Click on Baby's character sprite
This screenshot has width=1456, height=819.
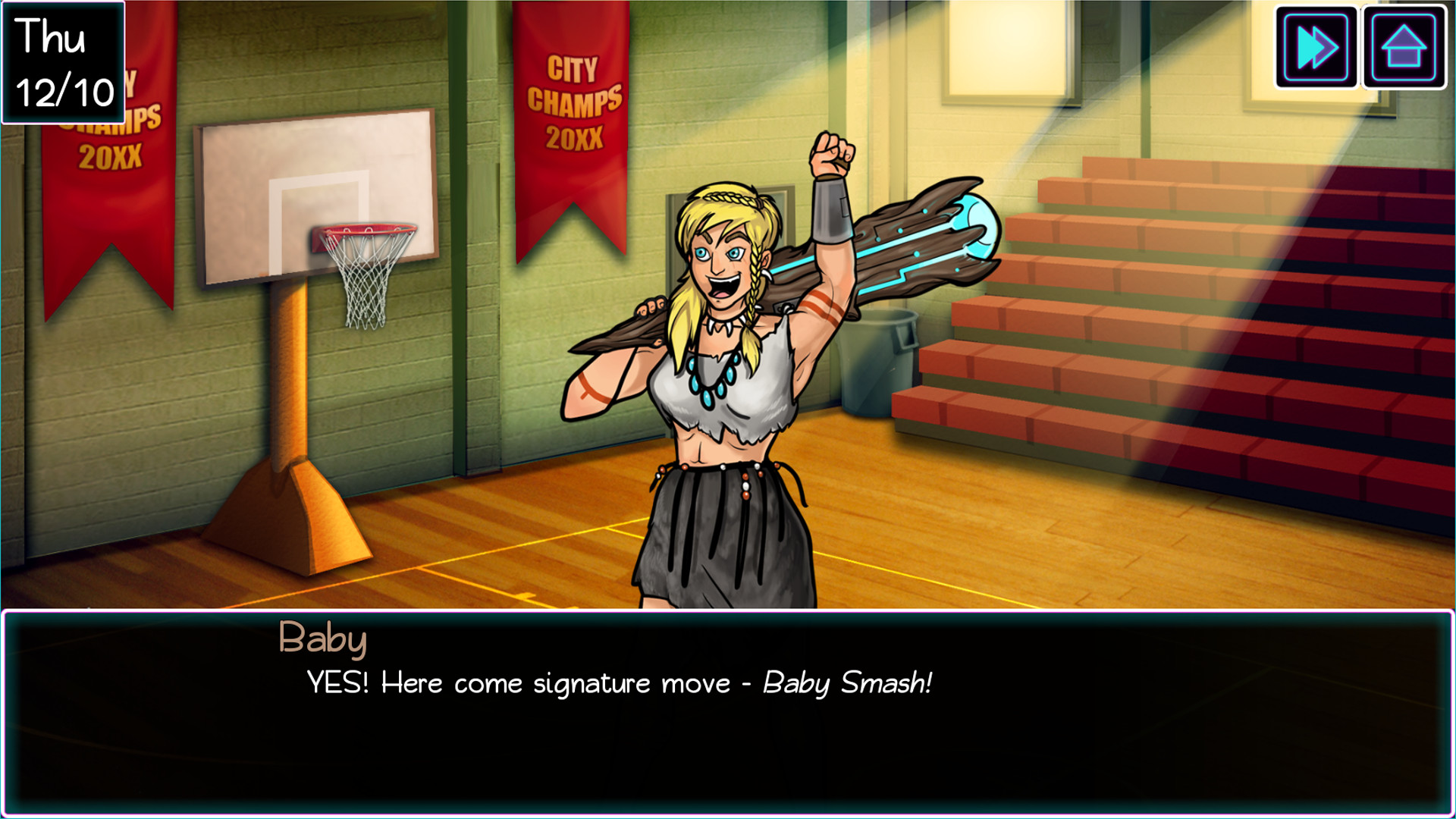coord(720,379)
